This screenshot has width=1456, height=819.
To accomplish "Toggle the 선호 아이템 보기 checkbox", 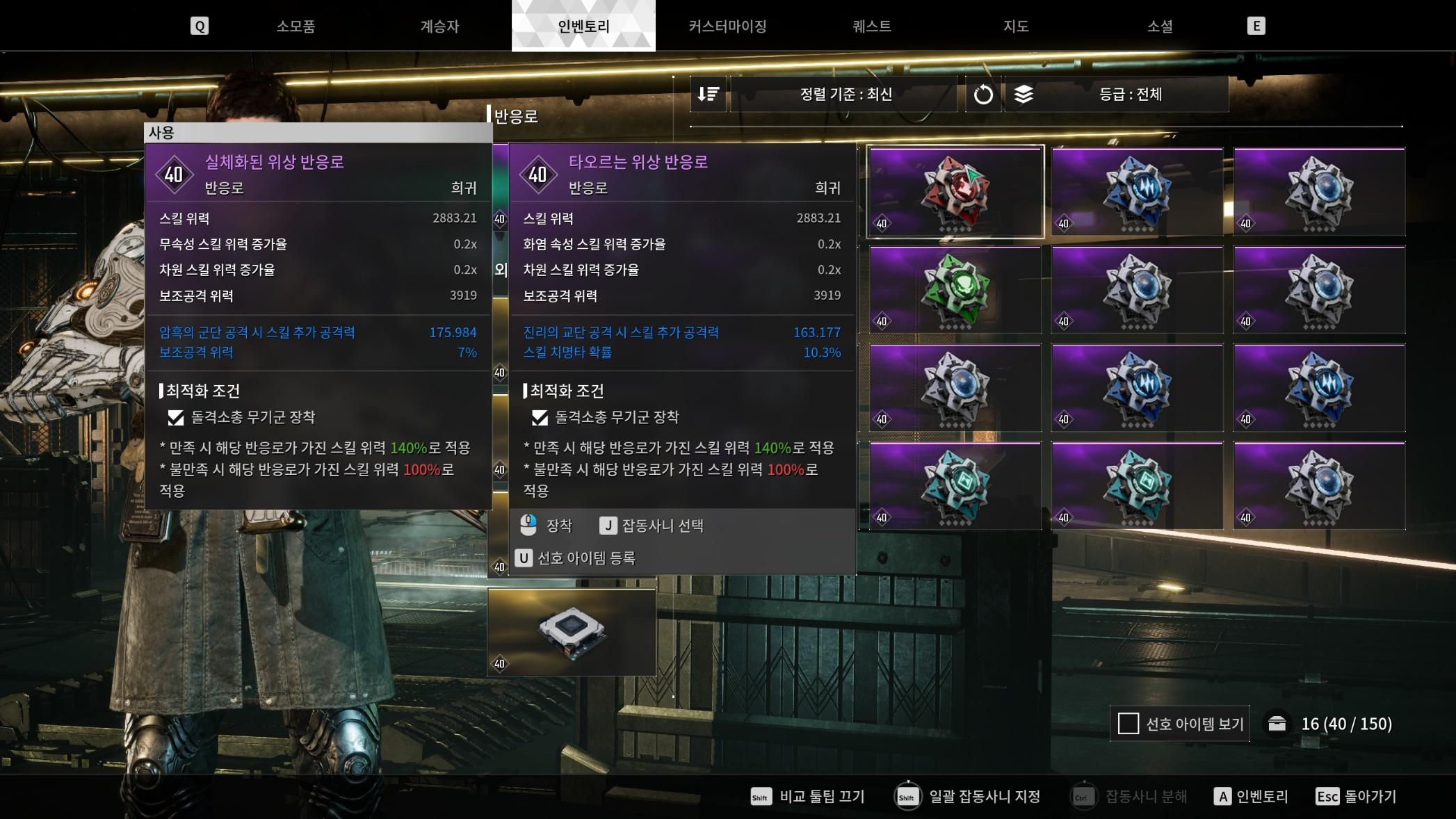I will coord(1128,724).
